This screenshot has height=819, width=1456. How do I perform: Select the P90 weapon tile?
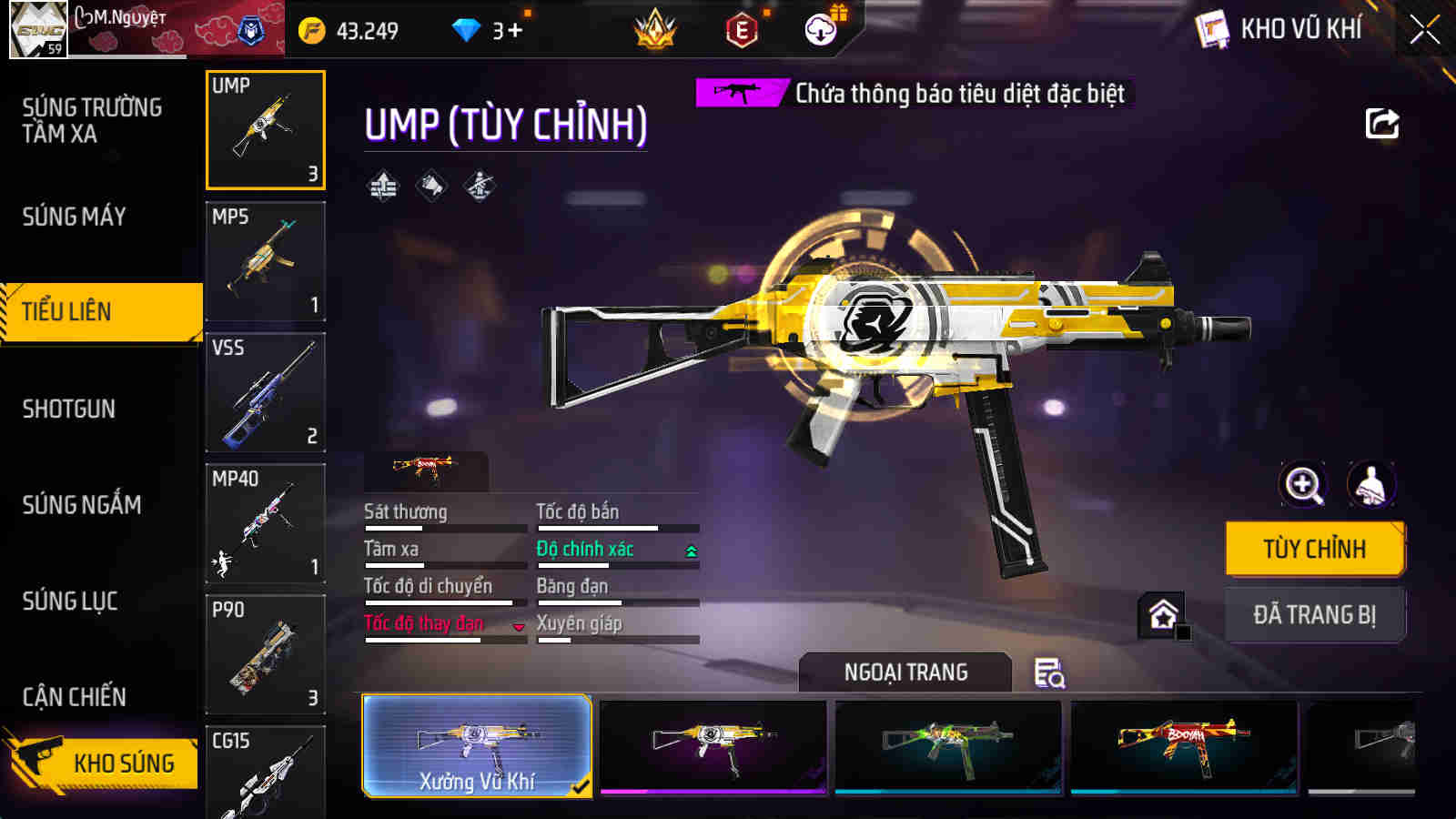tap(265, 654)
